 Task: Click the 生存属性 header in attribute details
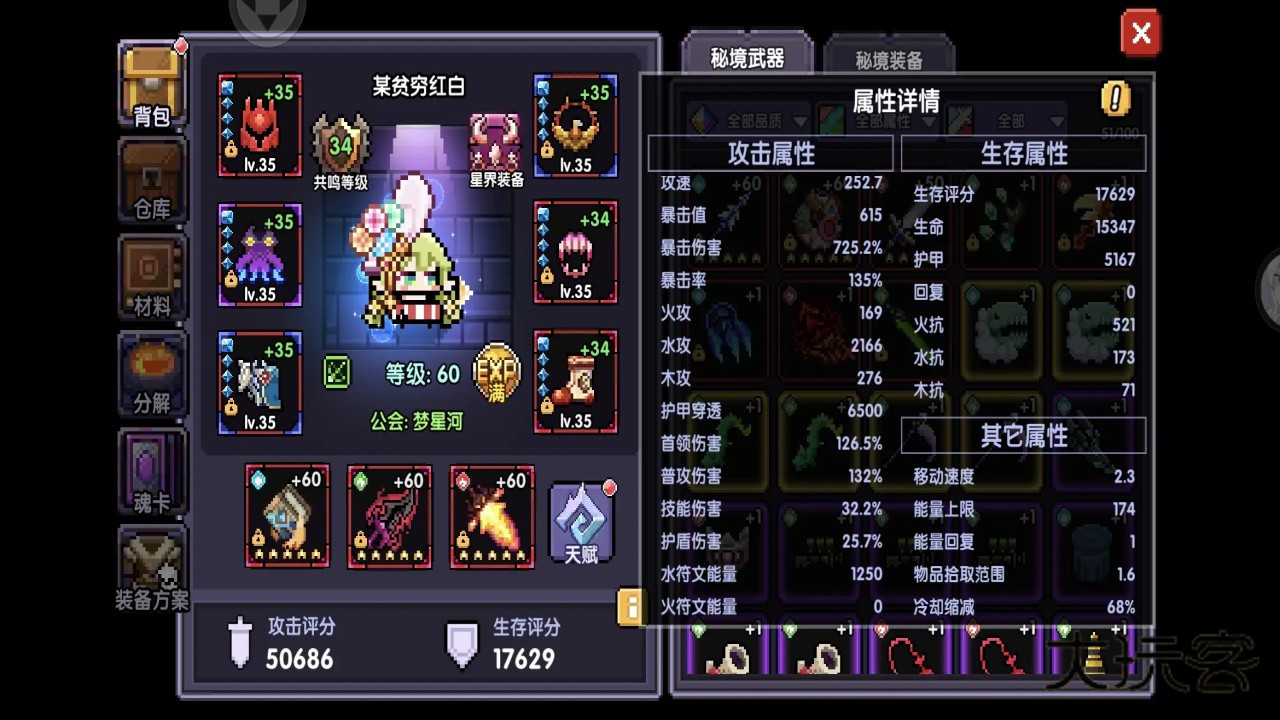point(1024,153)
